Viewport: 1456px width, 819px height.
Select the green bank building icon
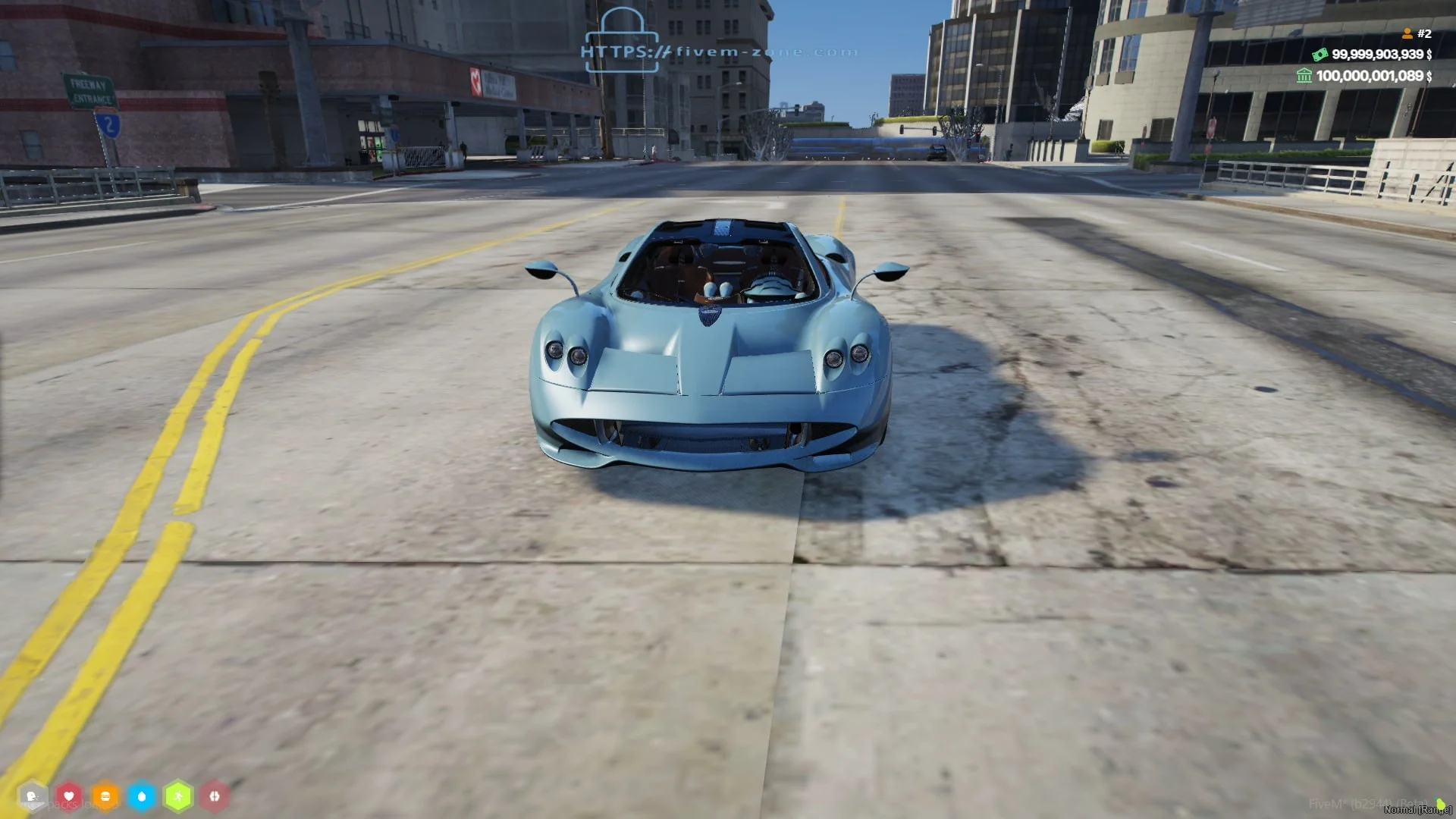1304,75
